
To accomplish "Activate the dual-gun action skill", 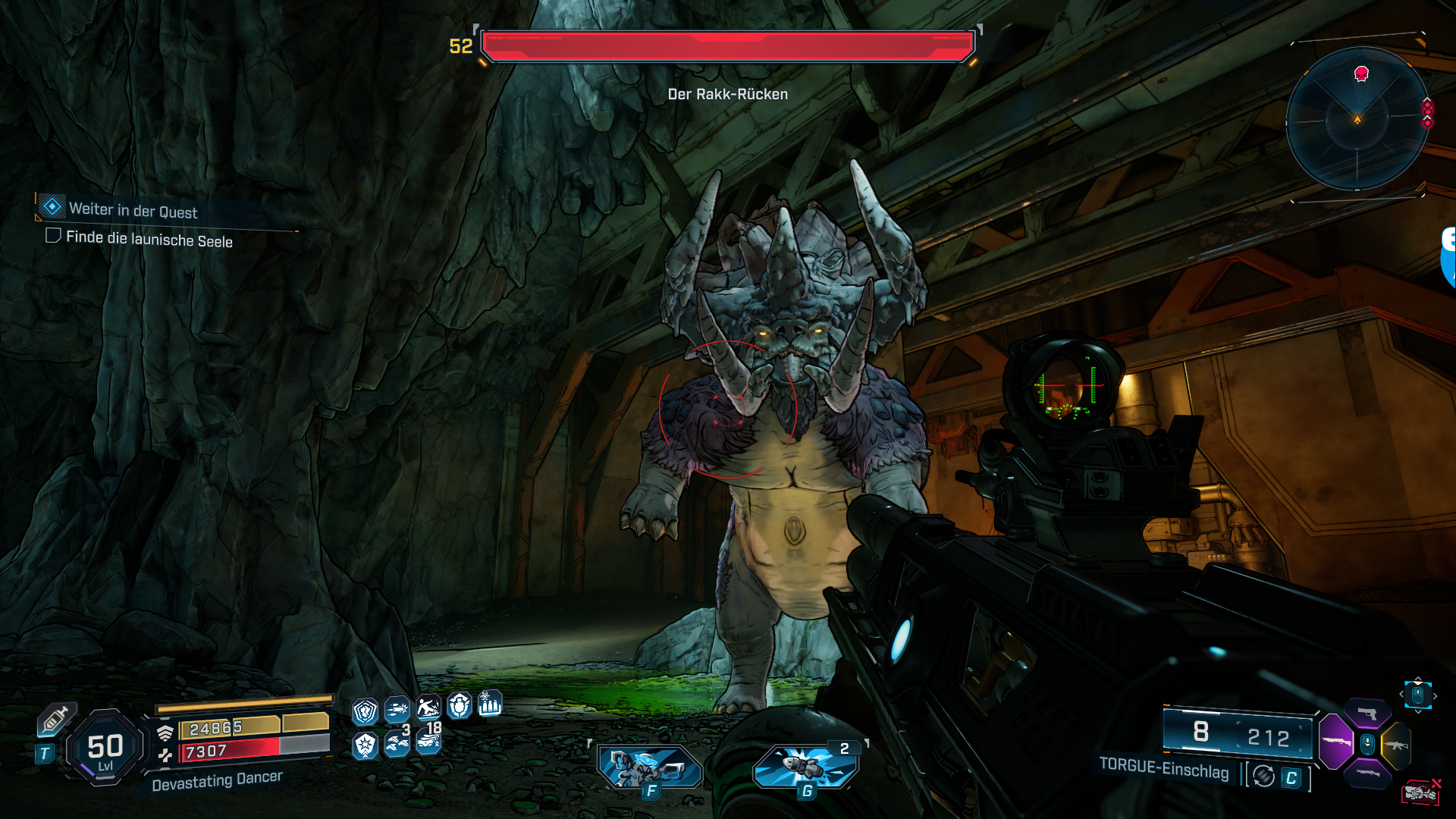I will pos(649,766).
